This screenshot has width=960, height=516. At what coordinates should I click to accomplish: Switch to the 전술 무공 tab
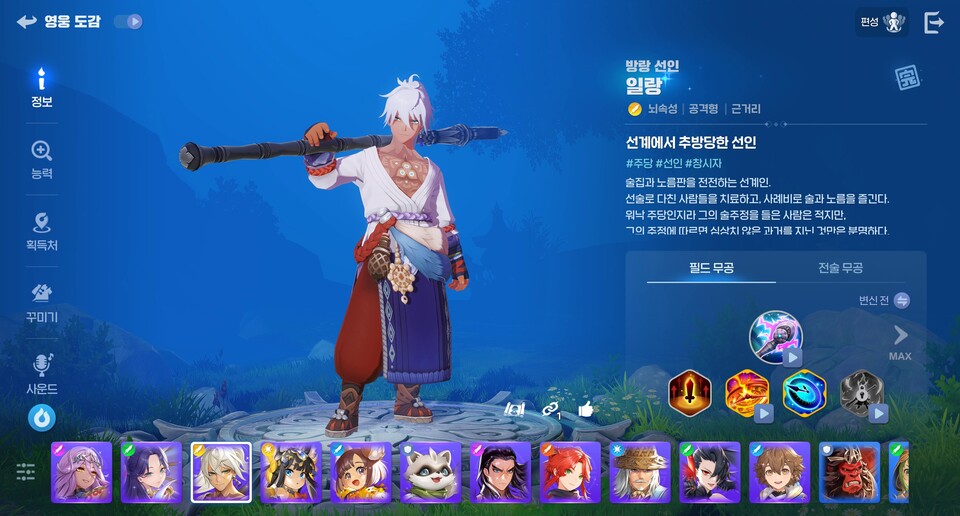click(840, 268)
